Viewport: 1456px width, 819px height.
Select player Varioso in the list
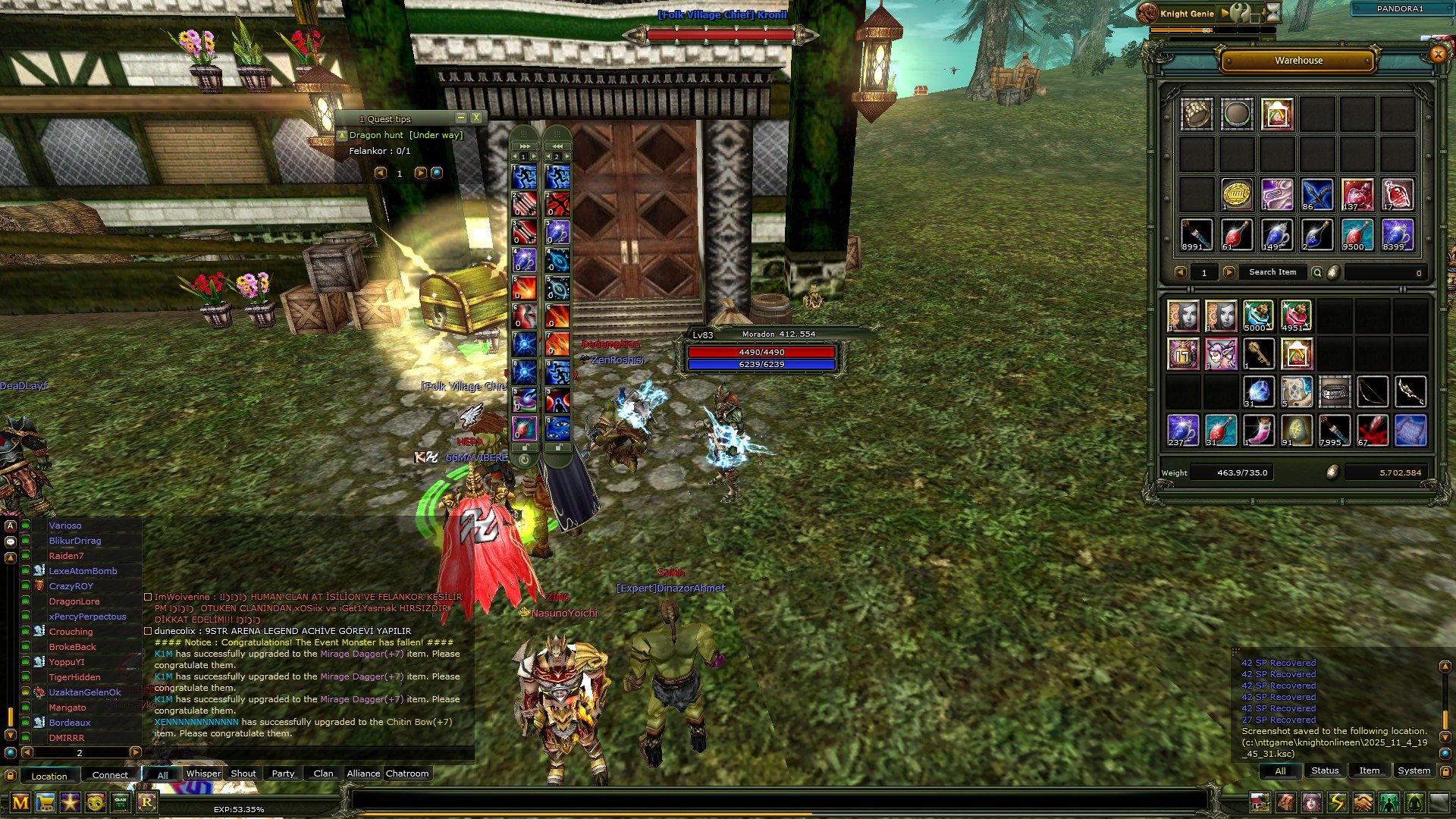(x=65, y=526)
